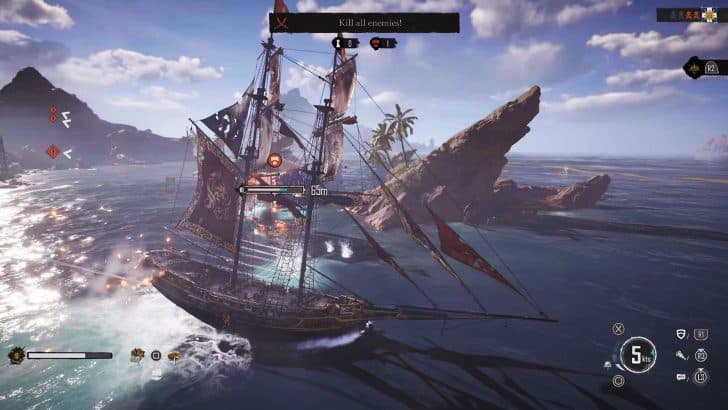
Task: Activate the spyglass icon
Action: (x=680, y=354)
